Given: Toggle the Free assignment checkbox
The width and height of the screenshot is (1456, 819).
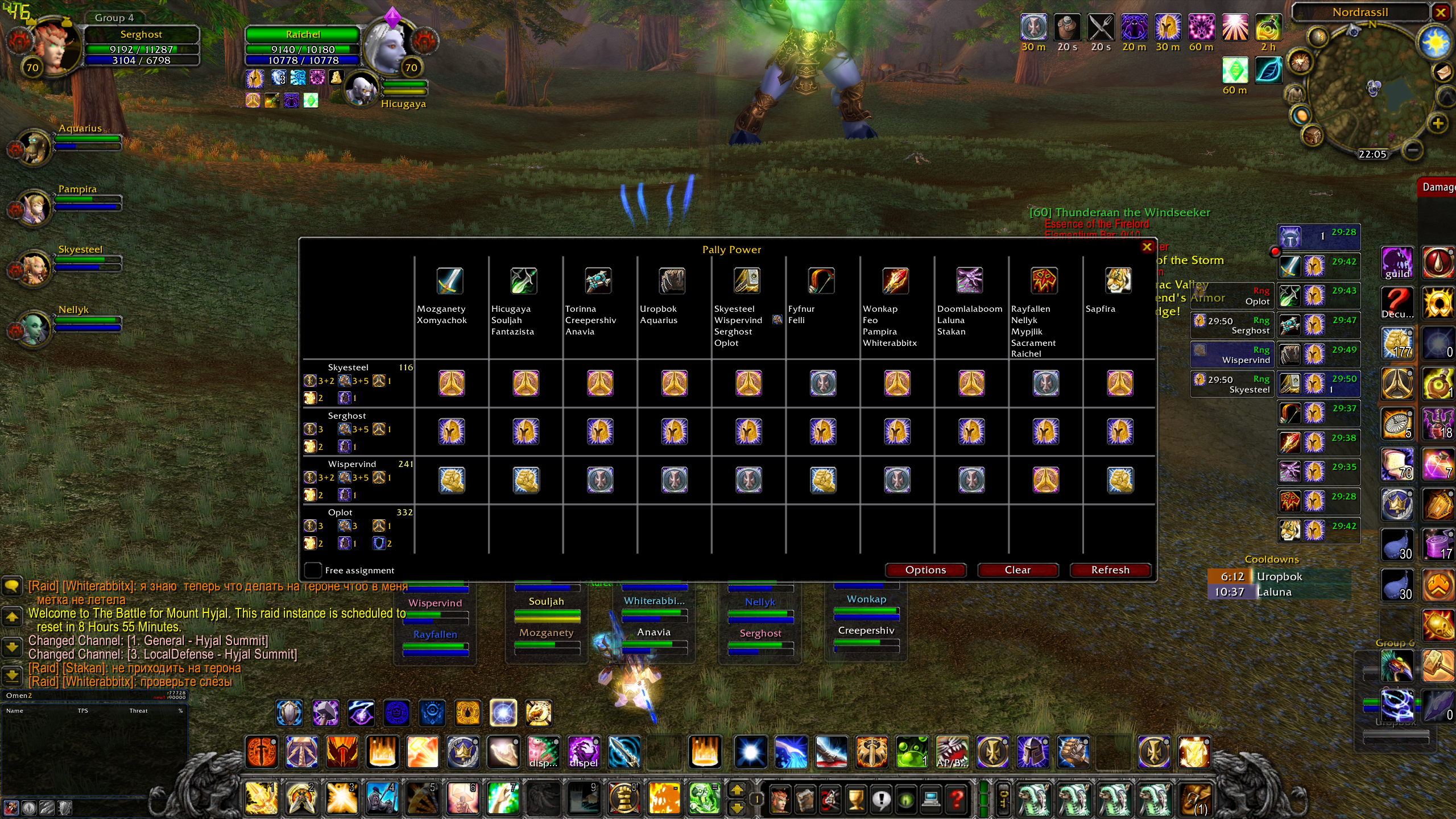Looking at the screenshot, I should click(x=313, y=570).
